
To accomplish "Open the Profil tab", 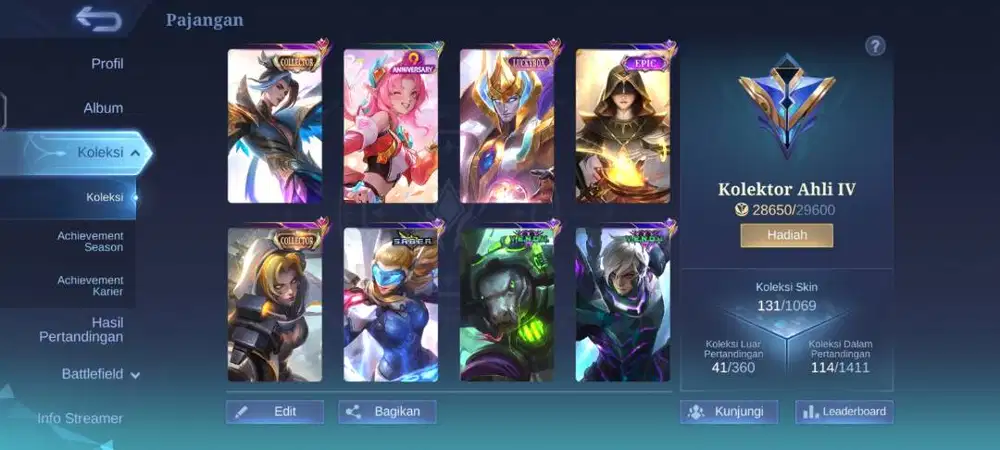I will click(107, 64).
